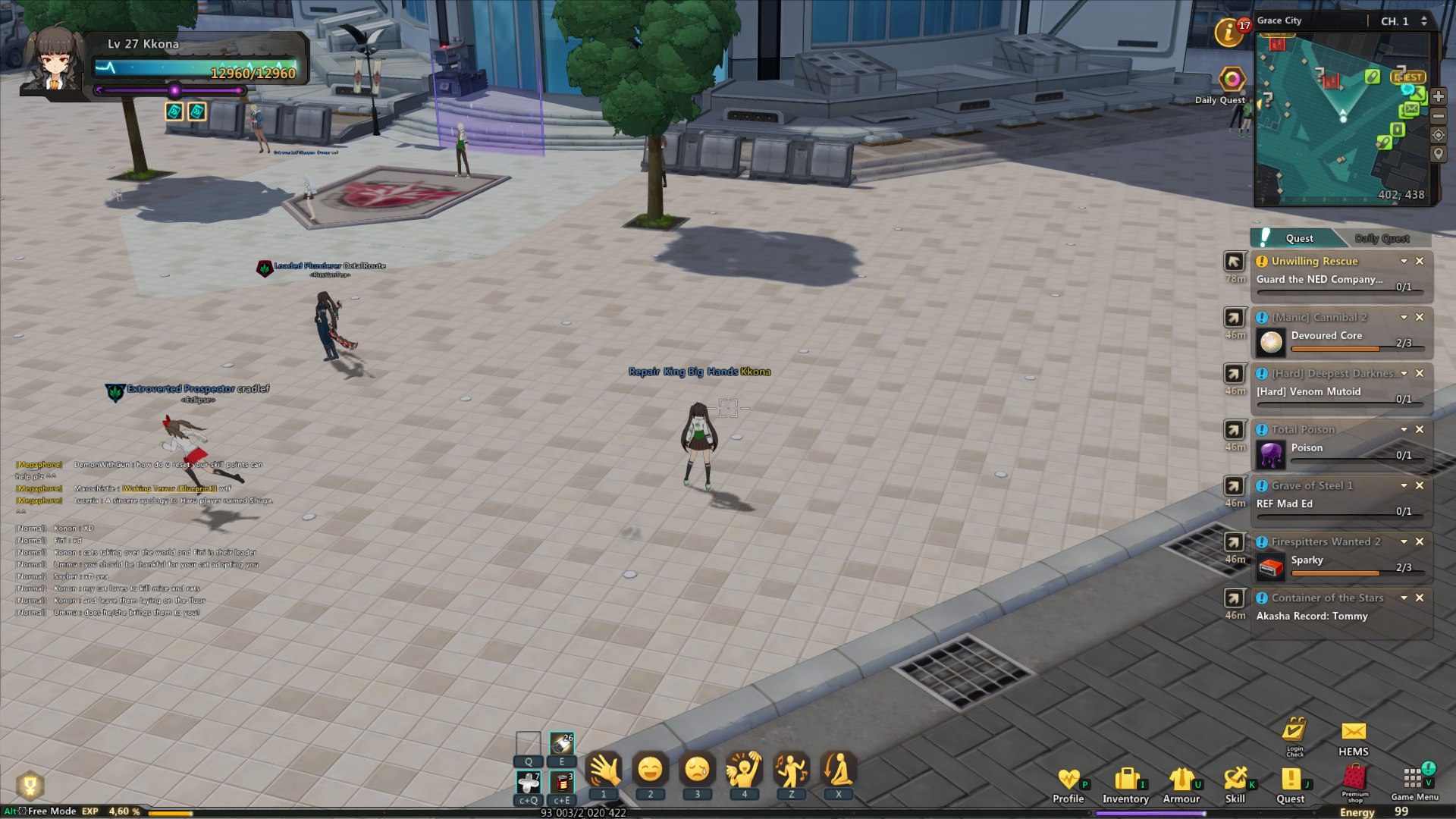Screen dimensions: 1456x819
Task: Open the Login Check calendar
Action: 1294,732
